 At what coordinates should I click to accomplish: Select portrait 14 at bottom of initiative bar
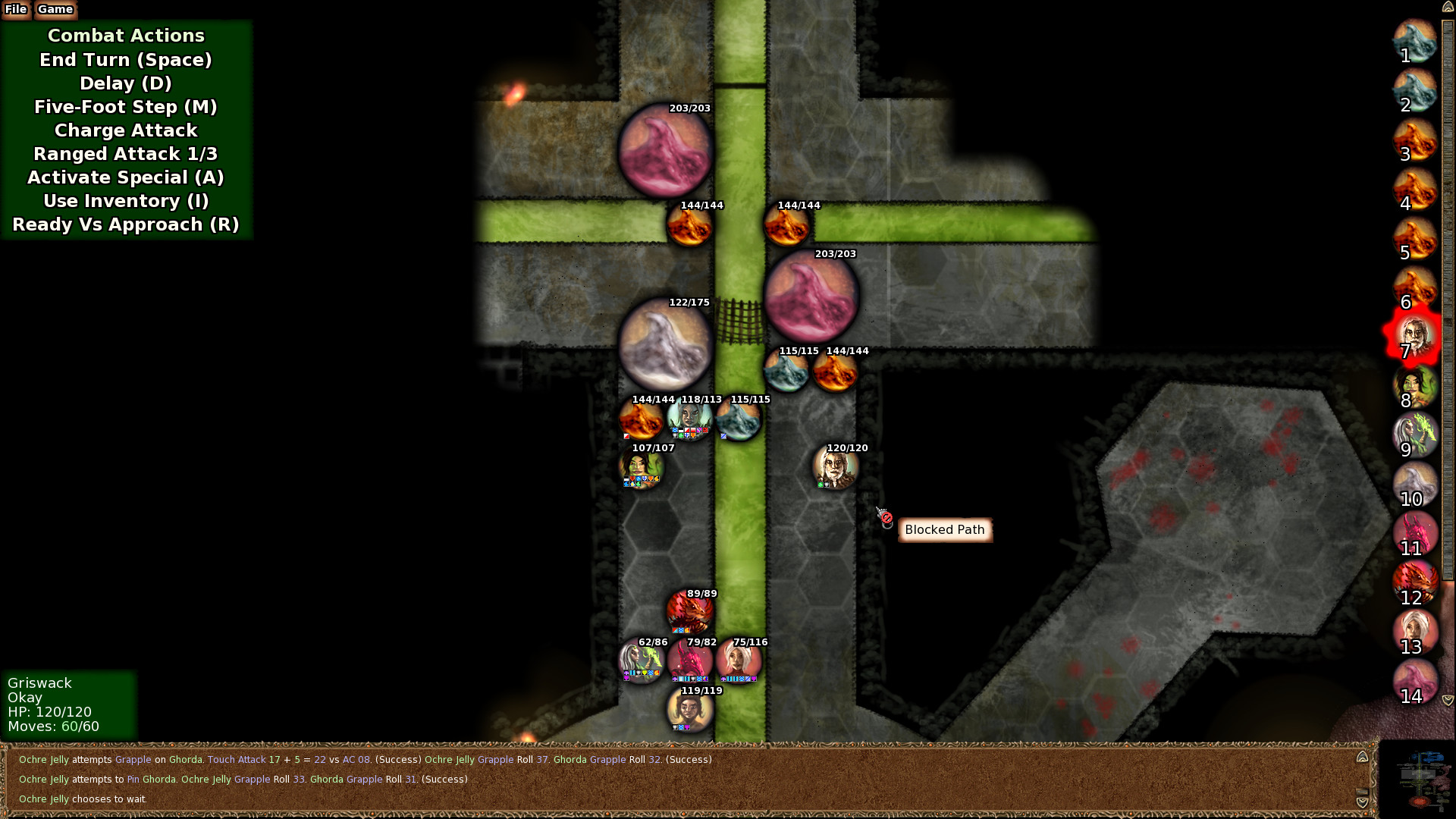[1414, 681]
